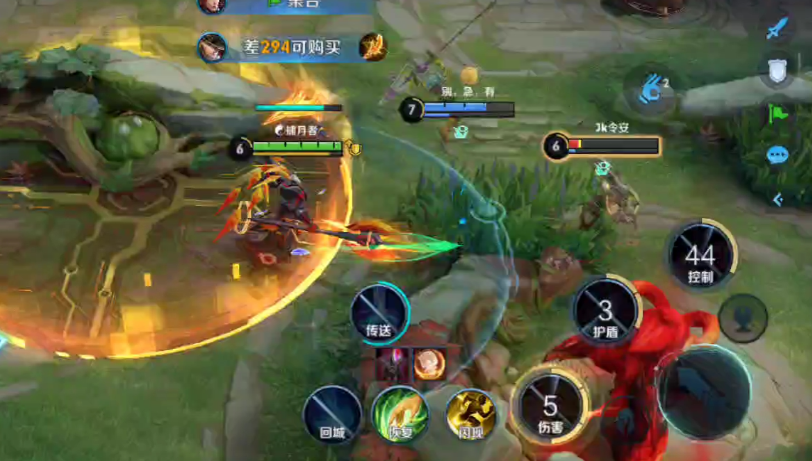812x461 pixels.
Task: Send the green flag gather signal
Action: pos(777,113)
